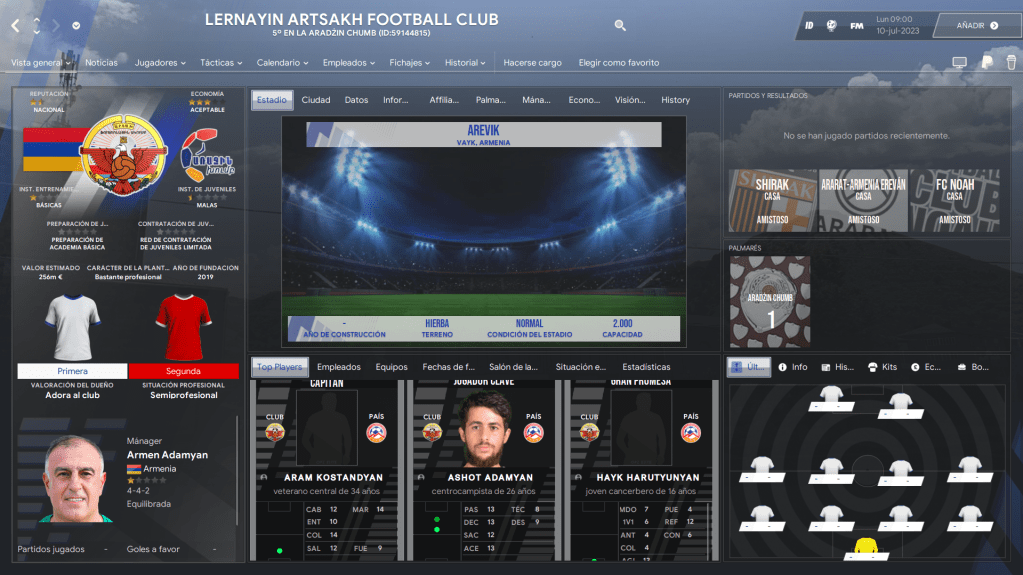Click the AÑADIR continue button
This screenshot has height=575, width=1023.
(976, 26)
